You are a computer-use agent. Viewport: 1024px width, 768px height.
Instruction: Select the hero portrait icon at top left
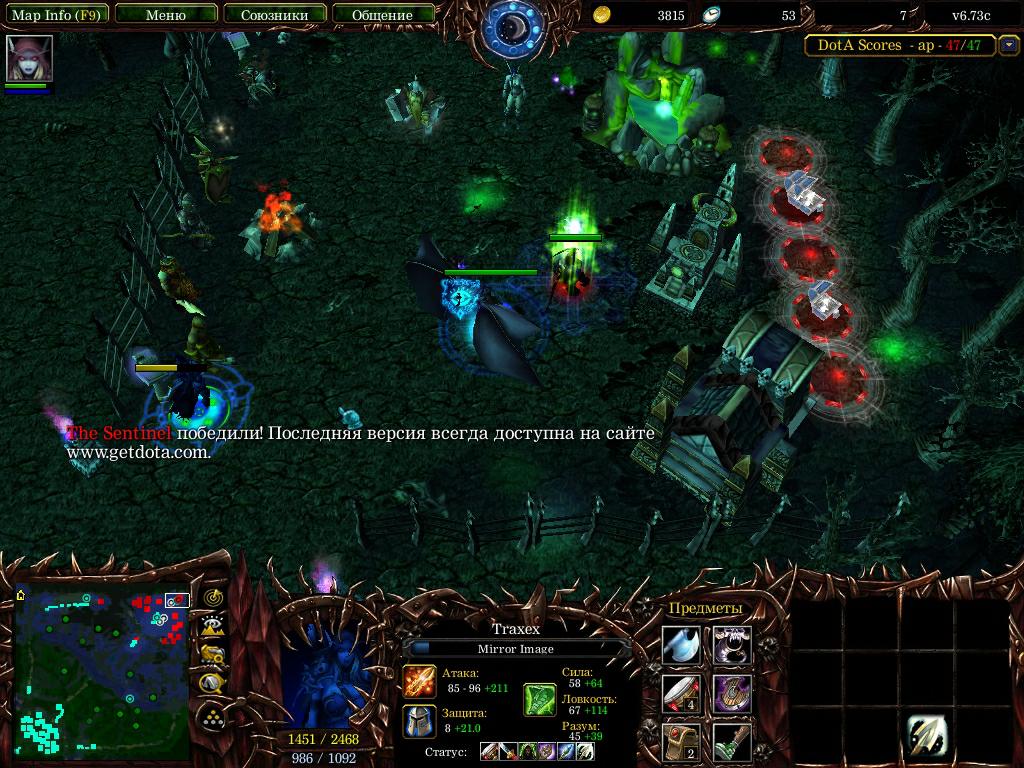point(29,59)
